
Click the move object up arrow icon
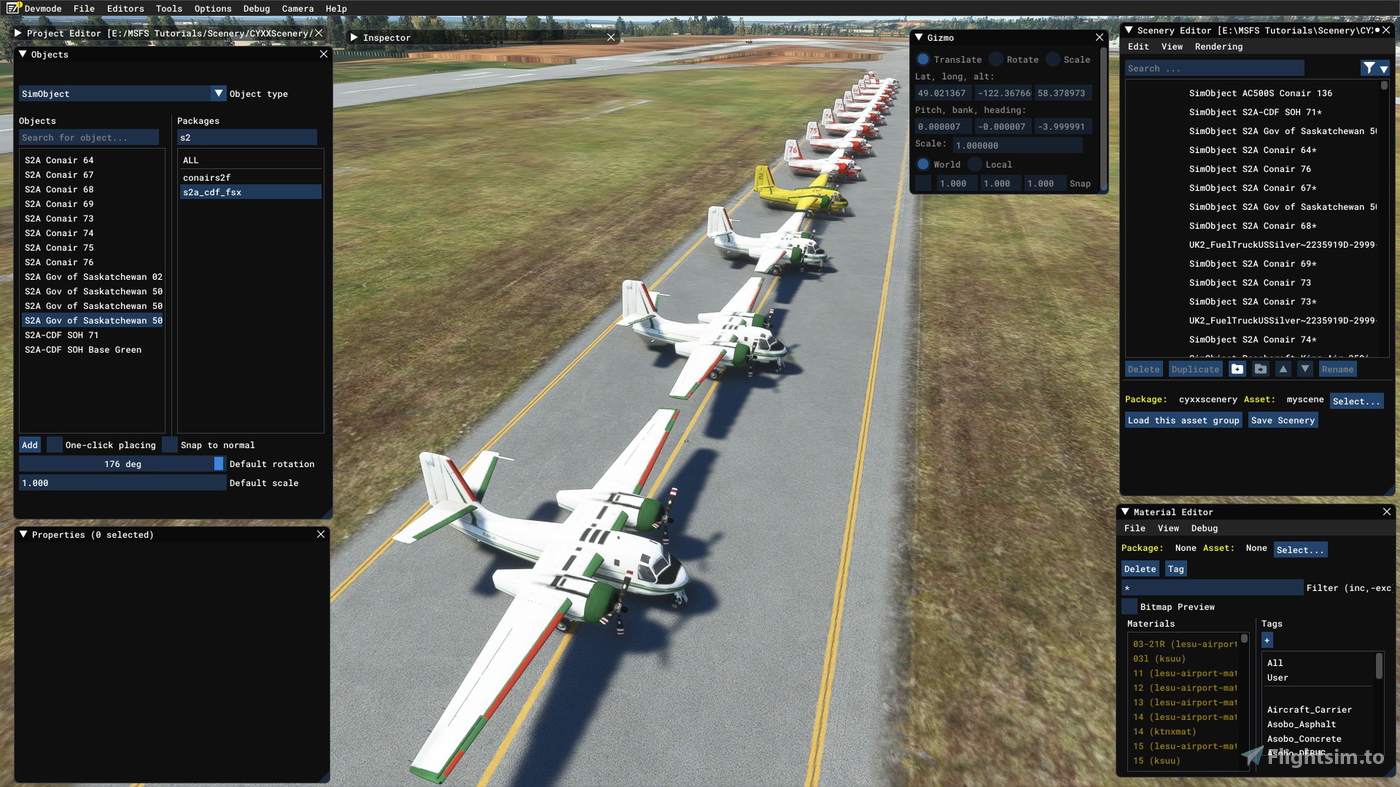tap(1283, 369)
